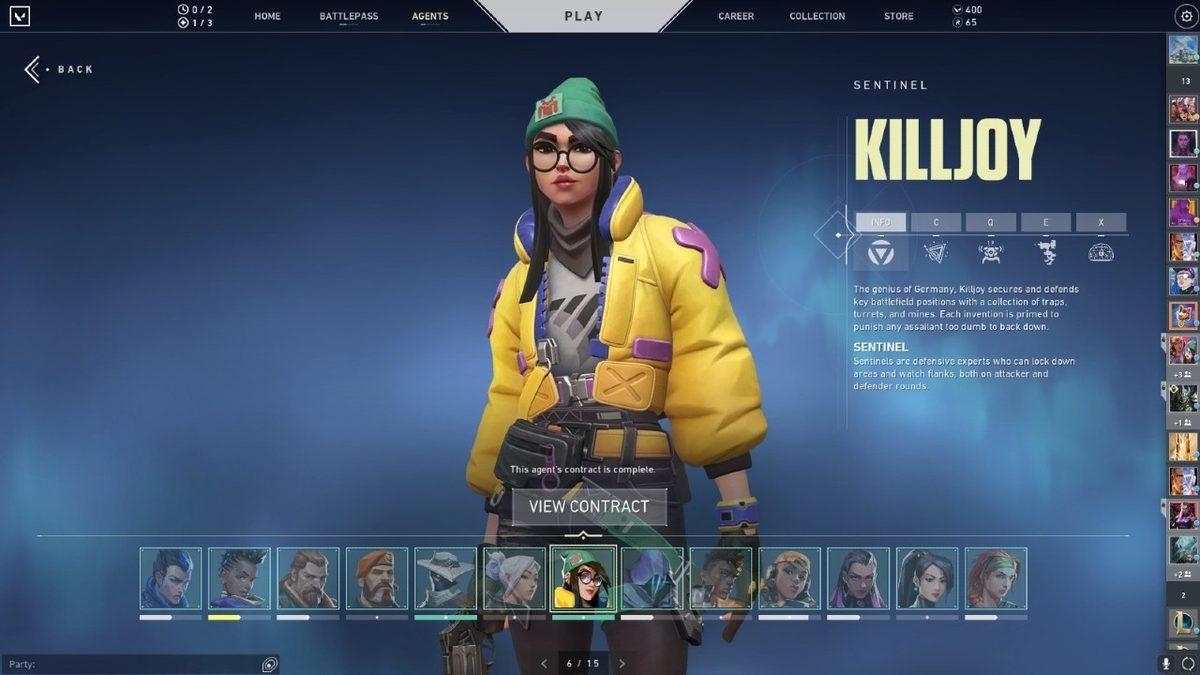
Task: Go back using the Back arrow
Action: coord(33,69)
